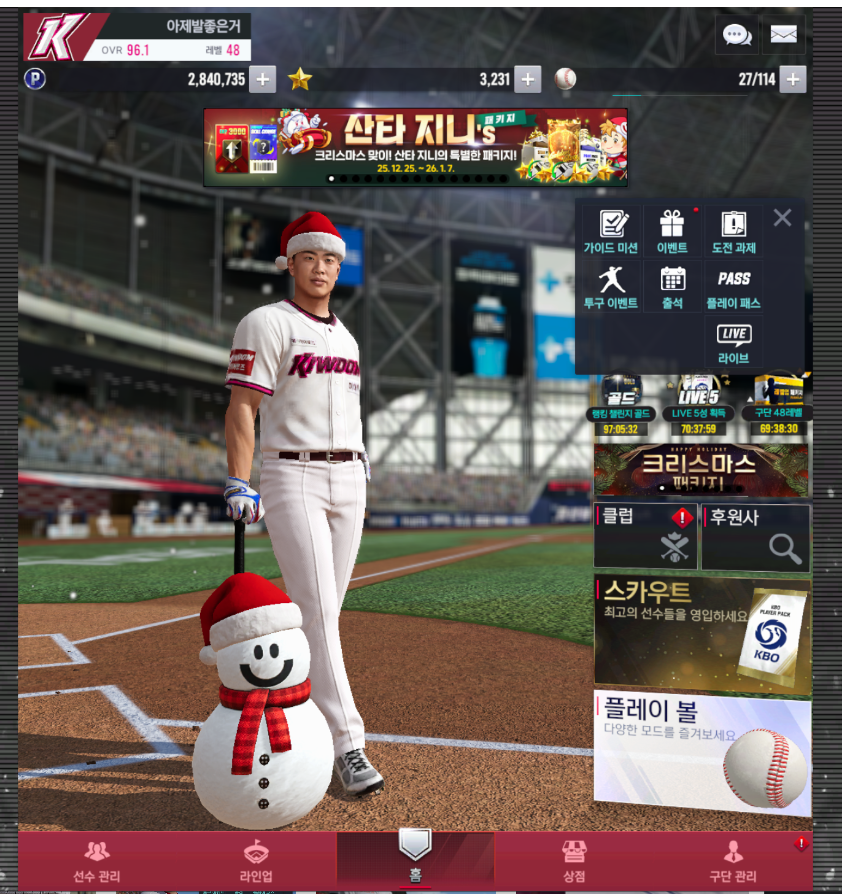The height and width of the screenshot is (894, 842).
Task: Open the 크리스마스 패키지 banner
Action: click(701, 470)
